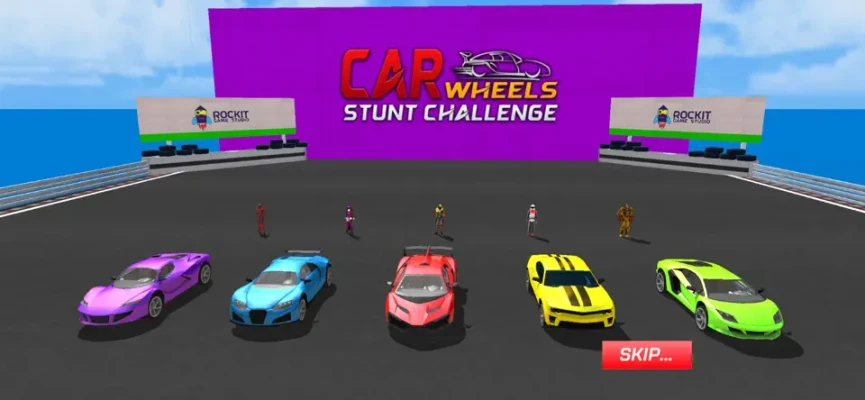Screen dimensions: 865x400
Task: Skip the intro cutscene
Action: 646,354
